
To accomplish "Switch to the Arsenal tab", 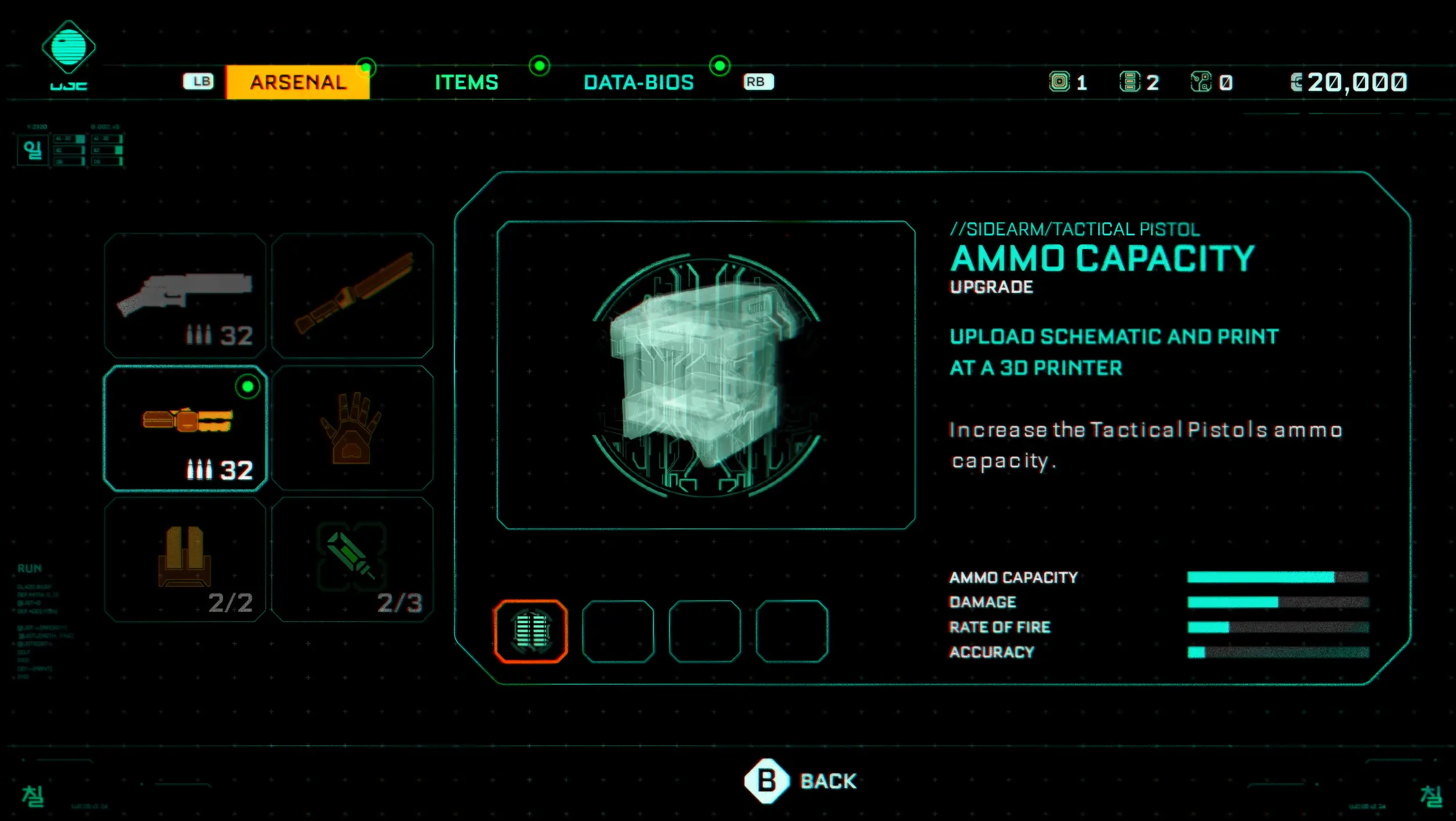I will click(x=298, y=82).
